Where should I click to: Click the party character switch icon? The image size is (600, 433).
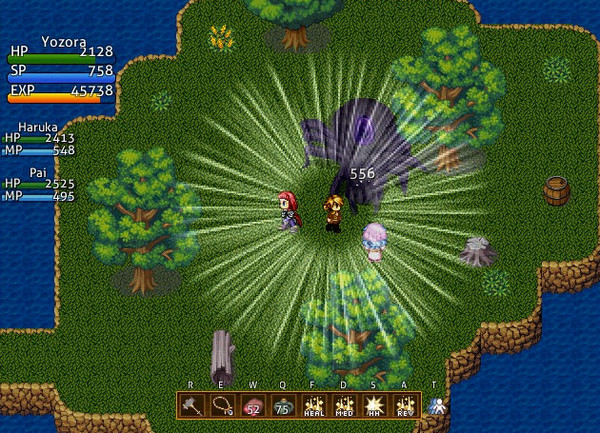435,406
